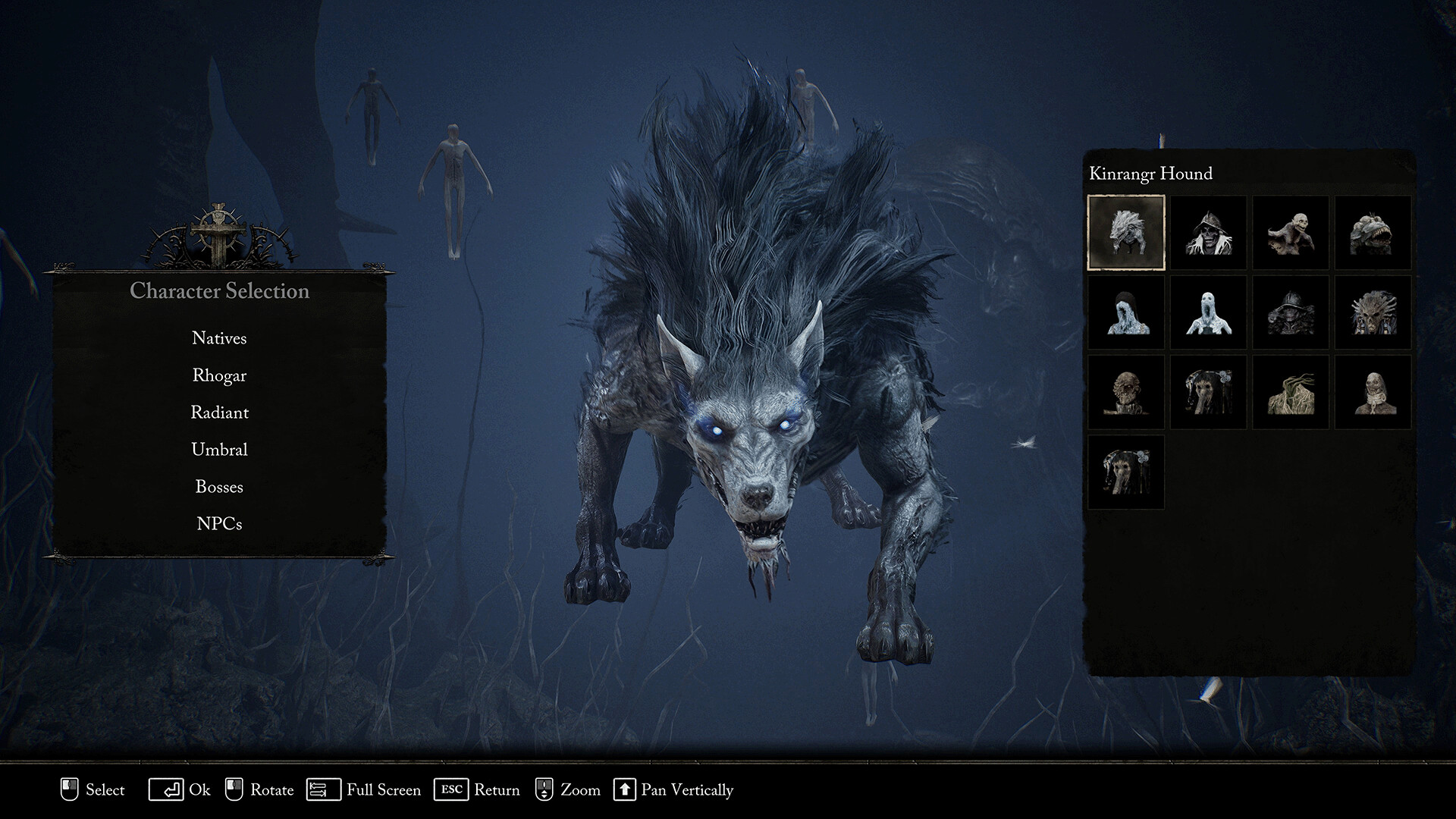Open the Bosses category
Screen dimensions: 1456x819
(219, 487)
